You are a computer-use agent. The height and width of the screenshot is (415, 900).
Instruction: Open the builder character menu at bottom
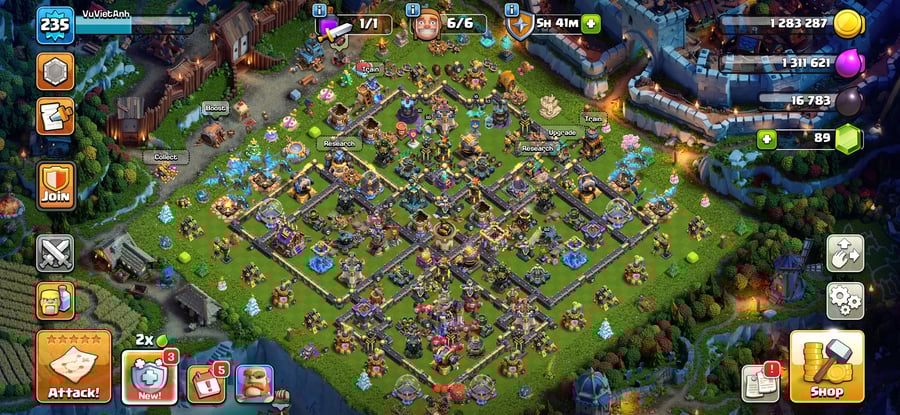point(254,383)
